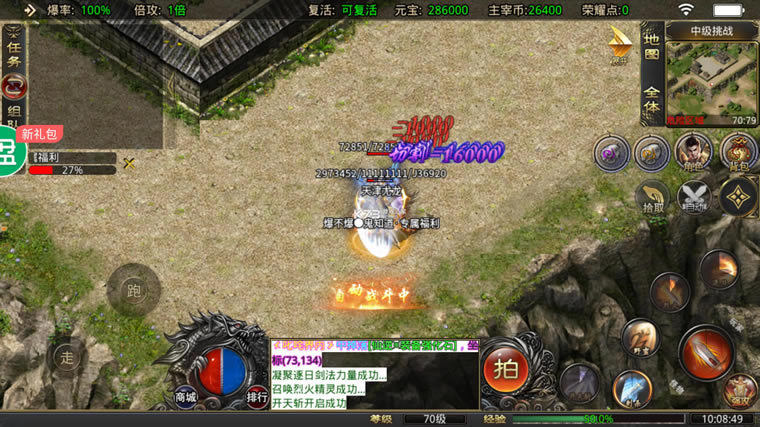Tap the 拾取 pickup button
Screen dimensions: 760x427
pyautogui.click(x=652, y=197)
